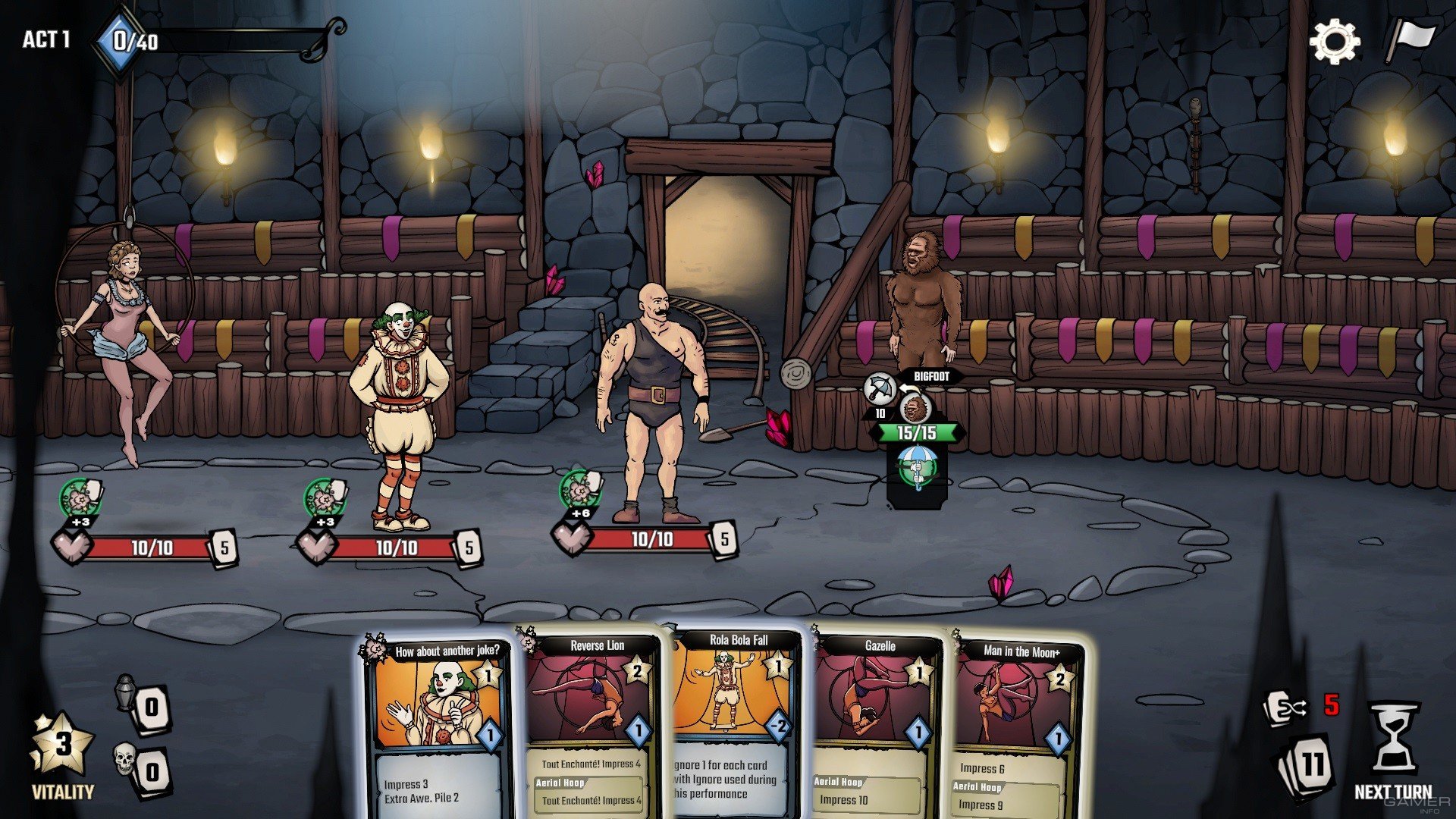Viewport: 1456px width, 819px height.
Task: Open the draw pile showing 11 cards
Action: (1306, 765)
